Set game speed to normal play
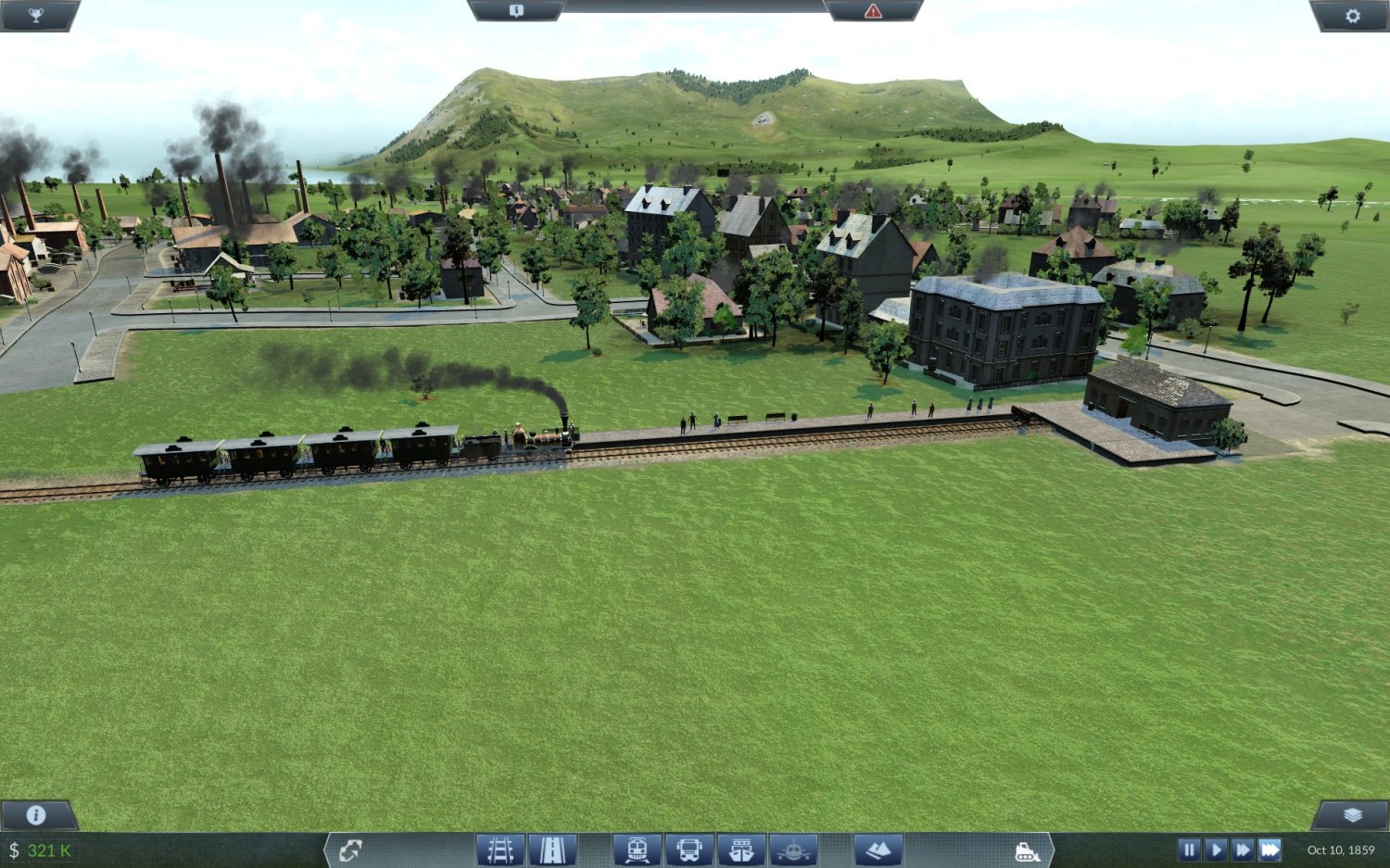 (x=1216, y=849)
